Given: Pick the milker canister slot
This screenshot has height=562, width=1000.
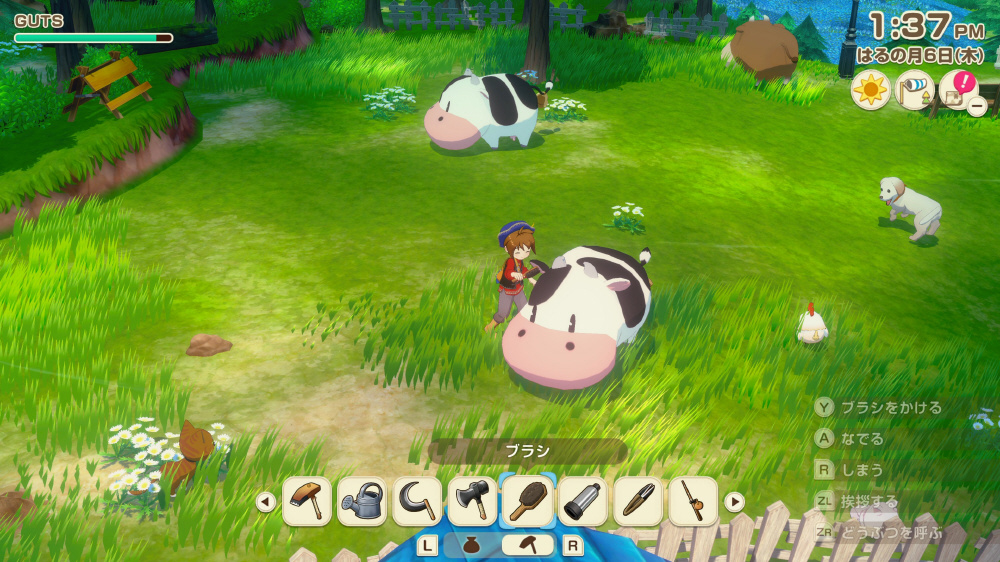Looking at the screenshot, I should [583, 501].
